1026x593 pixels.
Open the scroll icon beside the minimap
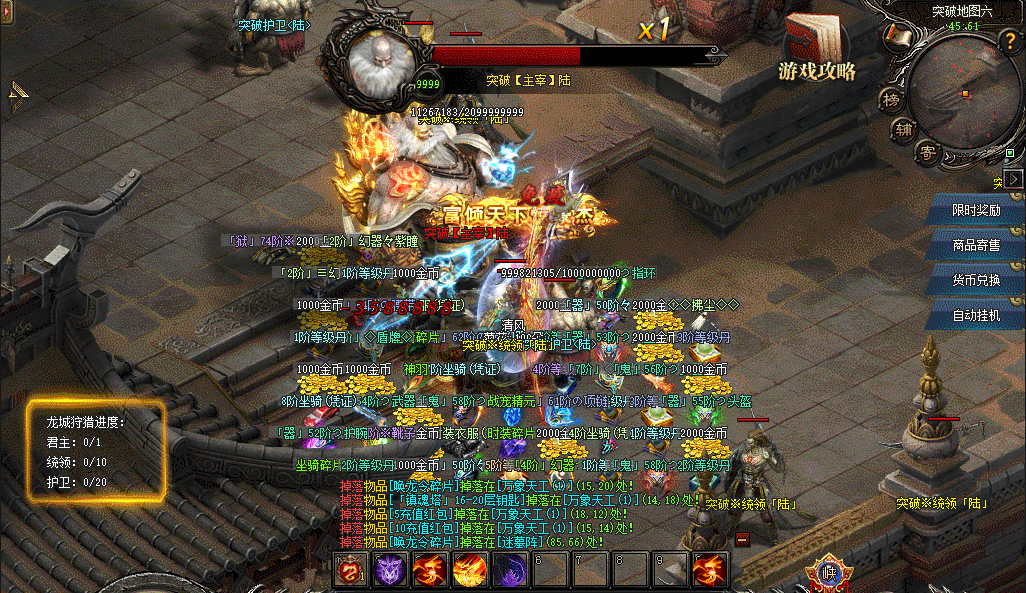(x=896, y=39)
